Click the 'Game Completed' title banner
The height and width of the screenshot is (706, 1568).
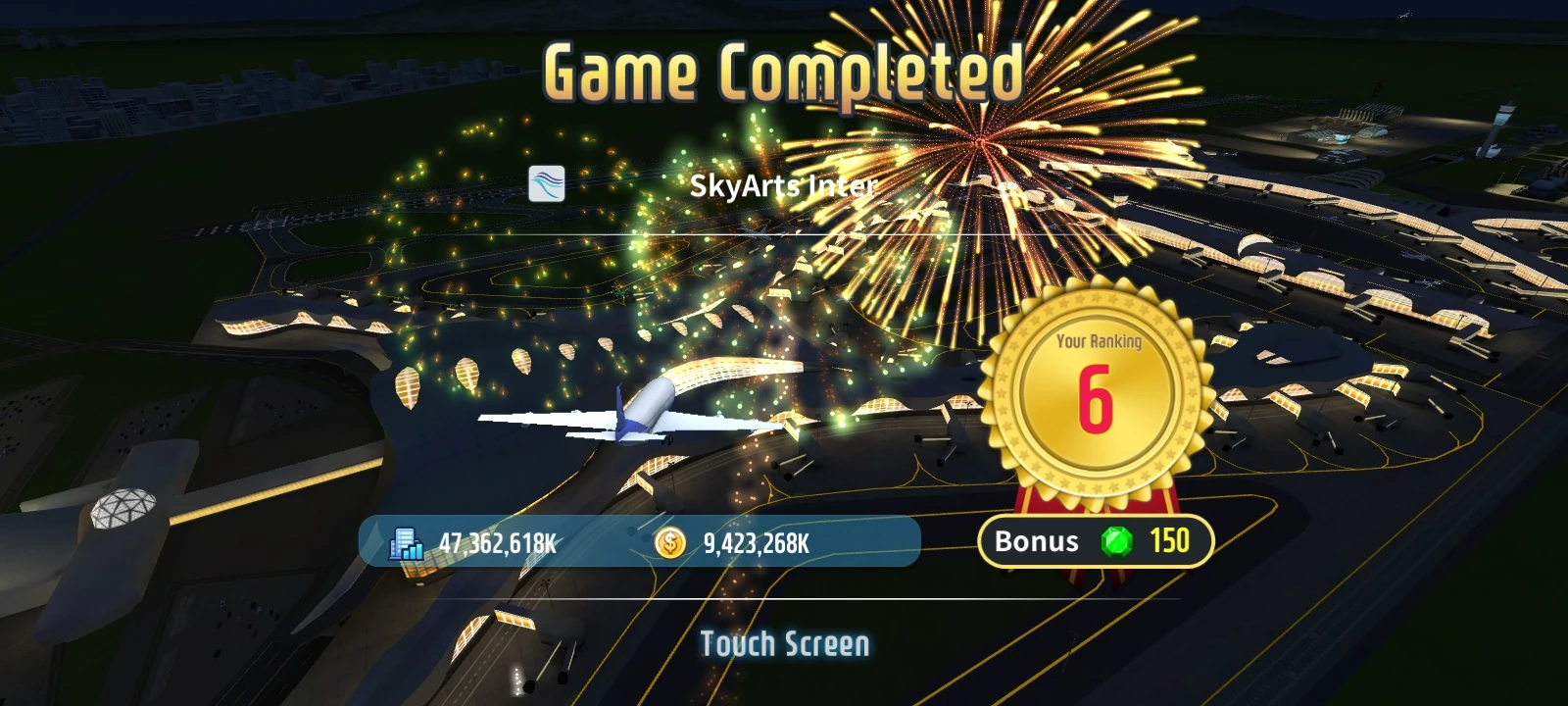pyautogui.click(x=783, y=71)
